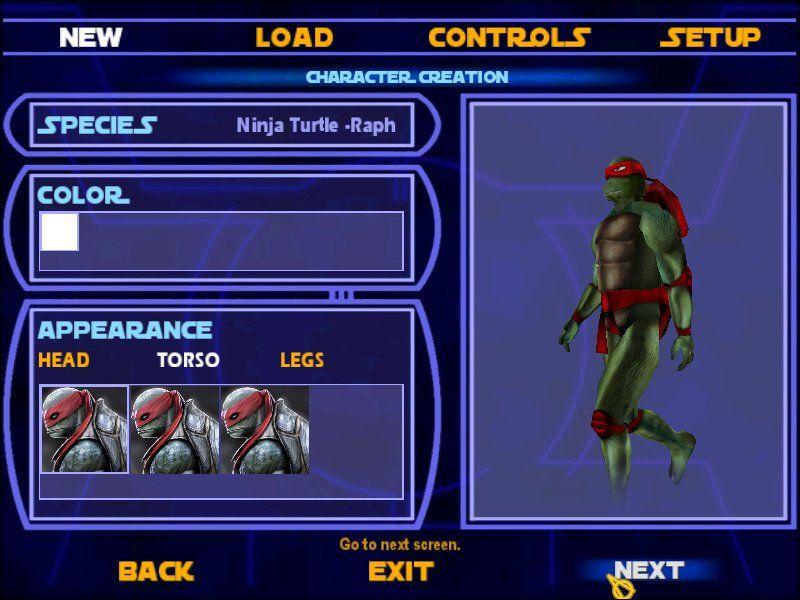The width and height of the screenshot is (800, 600).
Task: Open the CONTROLS menu
Action: click(x=509, y=38)
